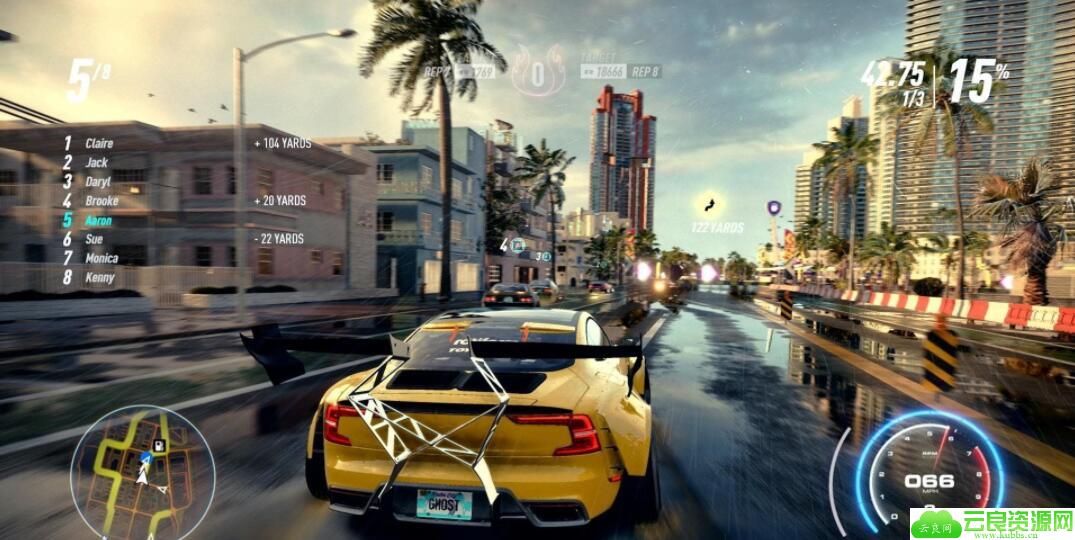
Task: Open the green watermark site logo
Action: (992, 523)
